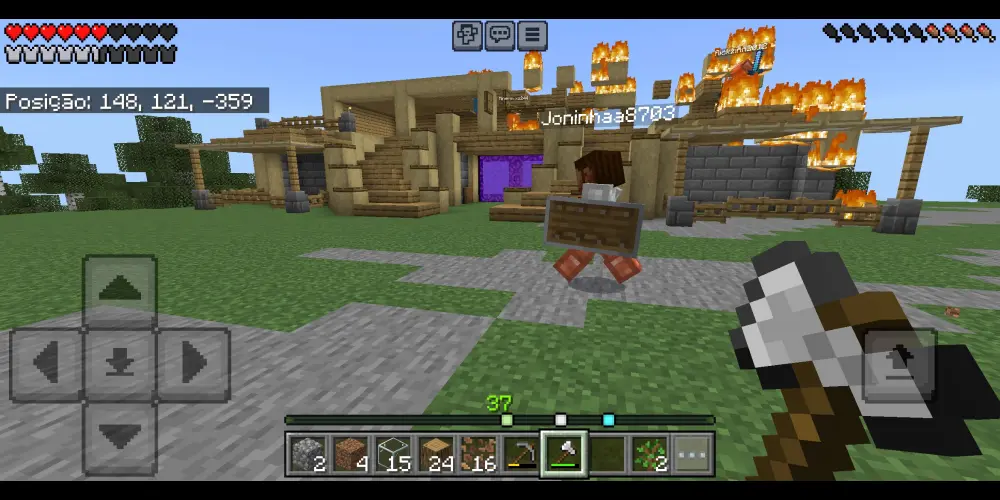1000x500 pixels.
Task: Select the cobblestone hotbar slot
Action: (305, 455)
